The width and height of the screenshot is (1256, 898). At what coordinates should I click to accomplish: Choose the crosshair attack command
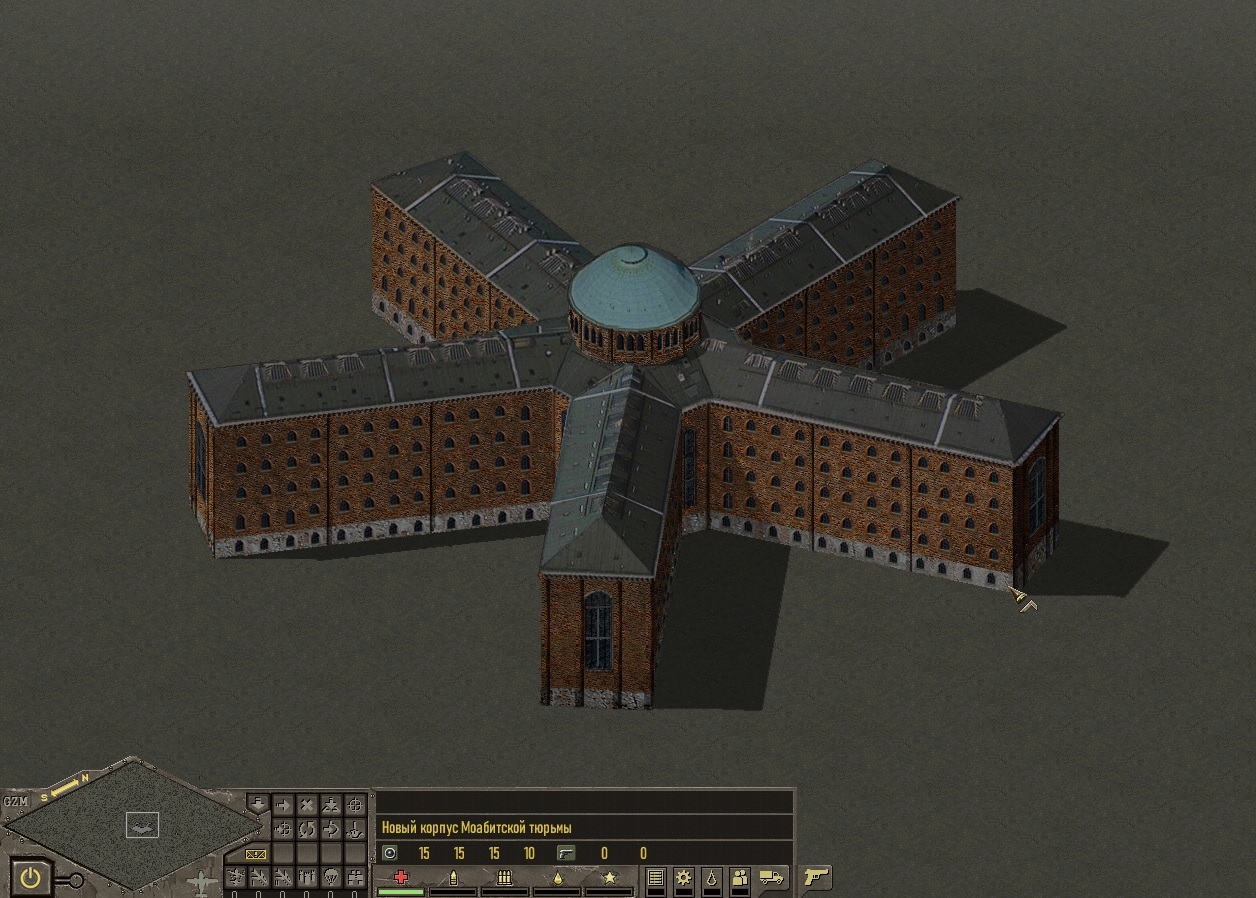[355, 805]
